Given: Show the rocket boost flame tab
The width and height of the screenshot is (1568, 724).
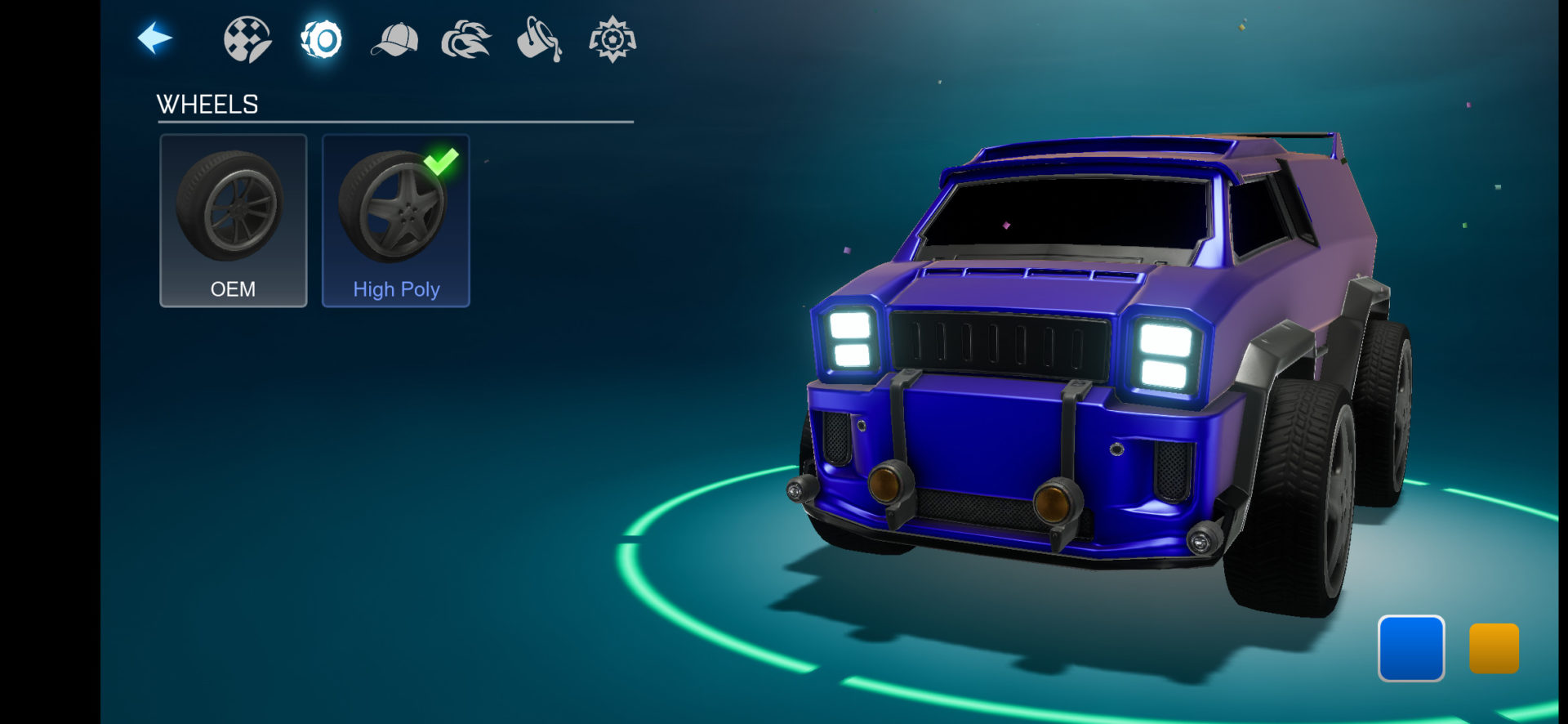Looking at the screenshot, I should coord(466,40).
